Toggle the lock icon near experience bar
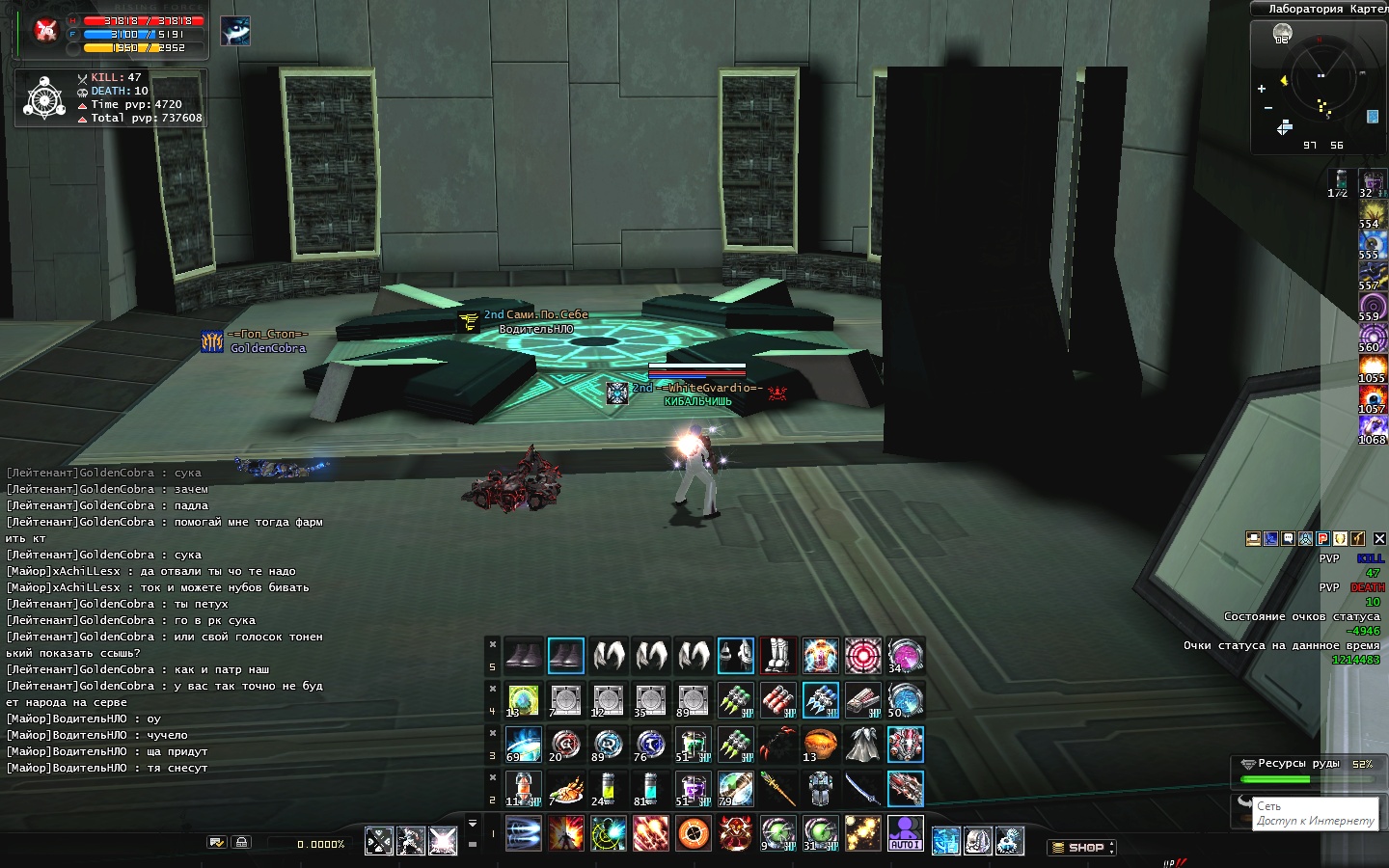This screenshot has width=1389, height=868. coord(241,842)
